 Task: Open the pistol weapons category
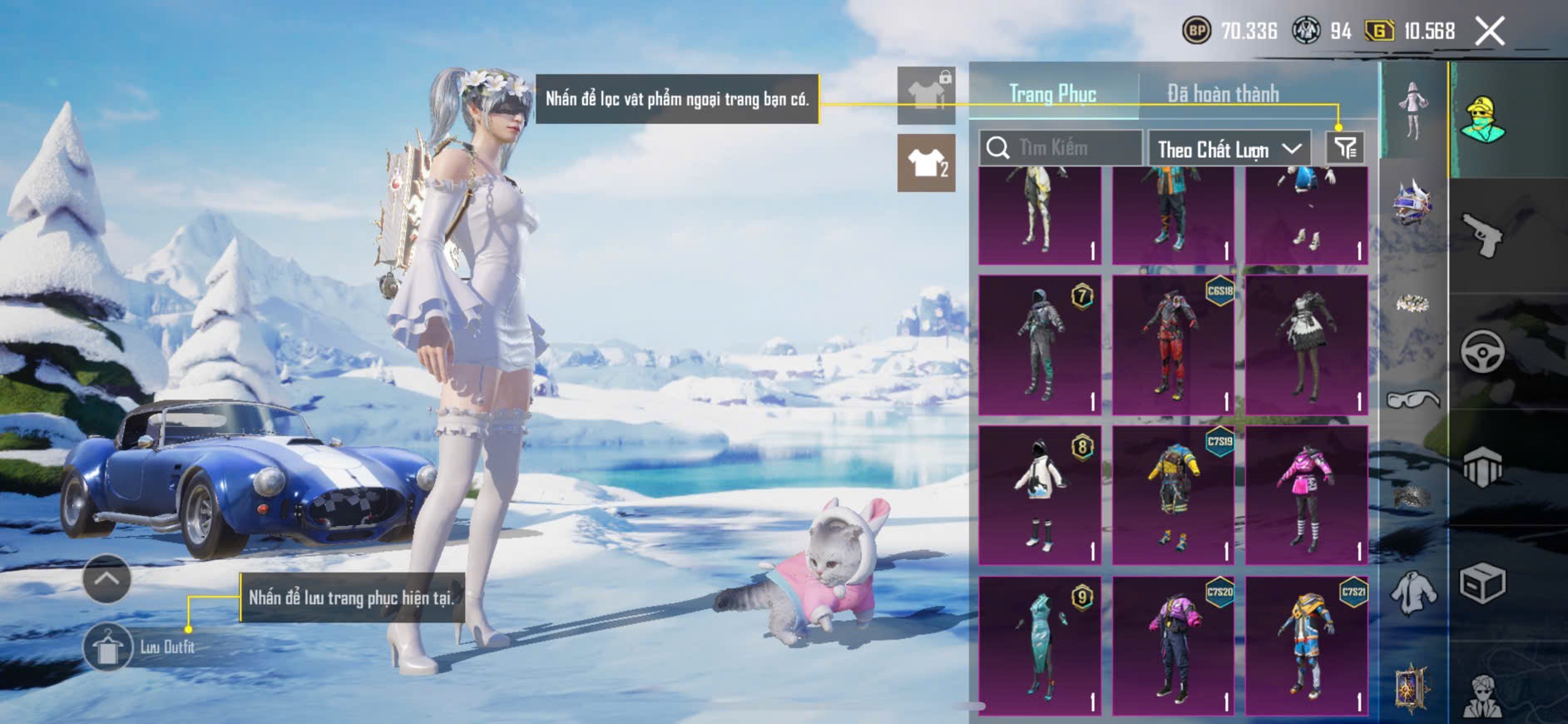point(1482,234)
